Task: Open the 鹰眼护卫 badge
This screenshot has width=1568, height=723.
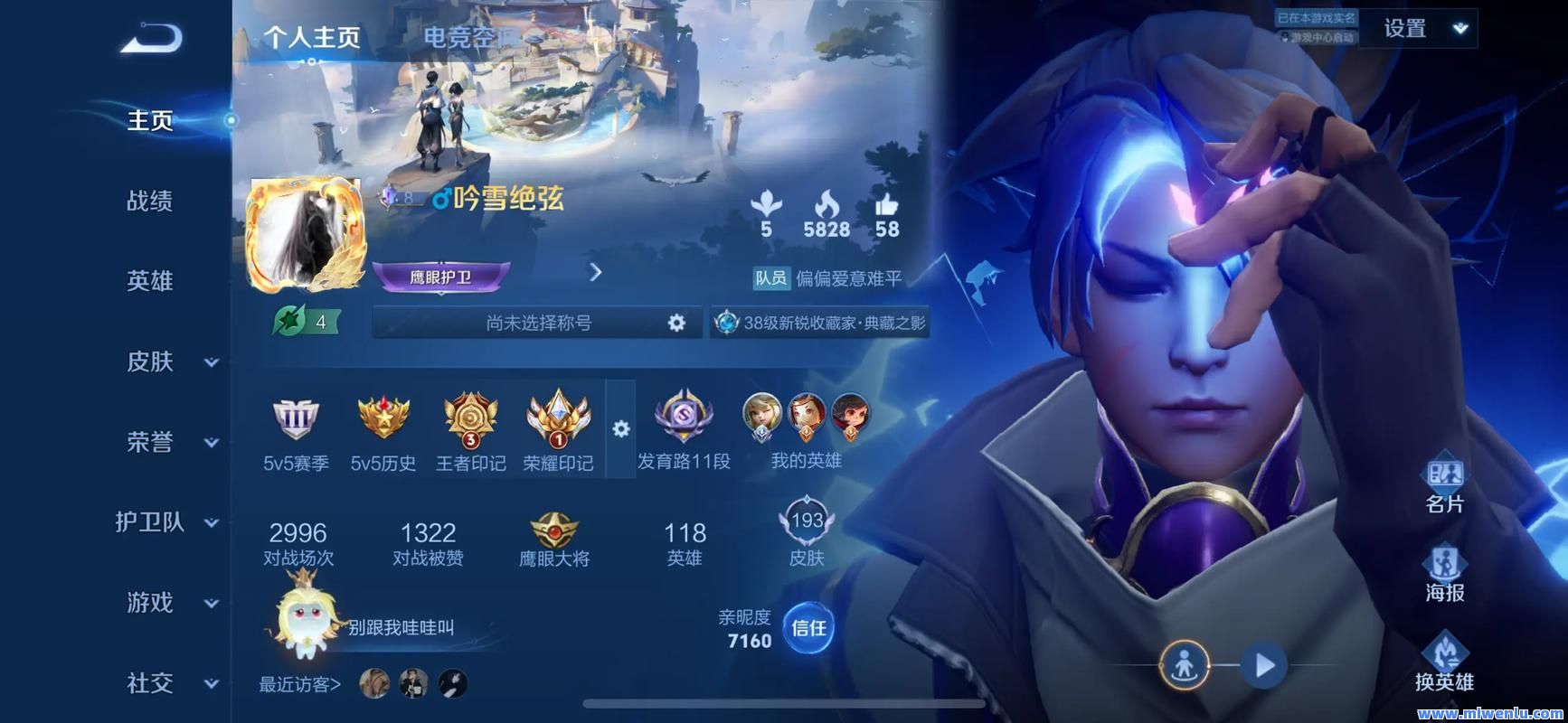Action: click(441, 277)
